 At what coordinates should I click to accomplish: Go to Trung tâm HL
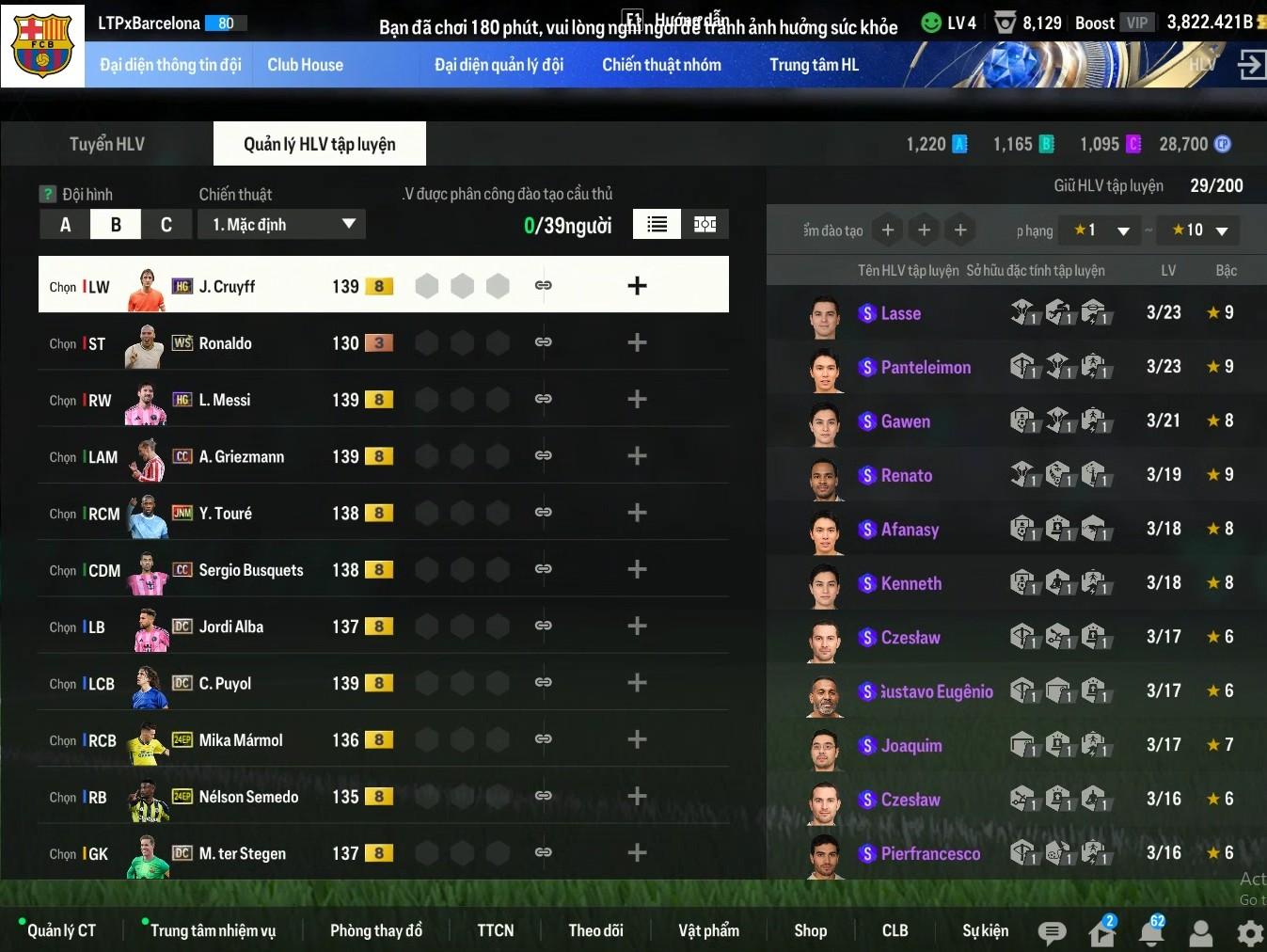(814, 65)
